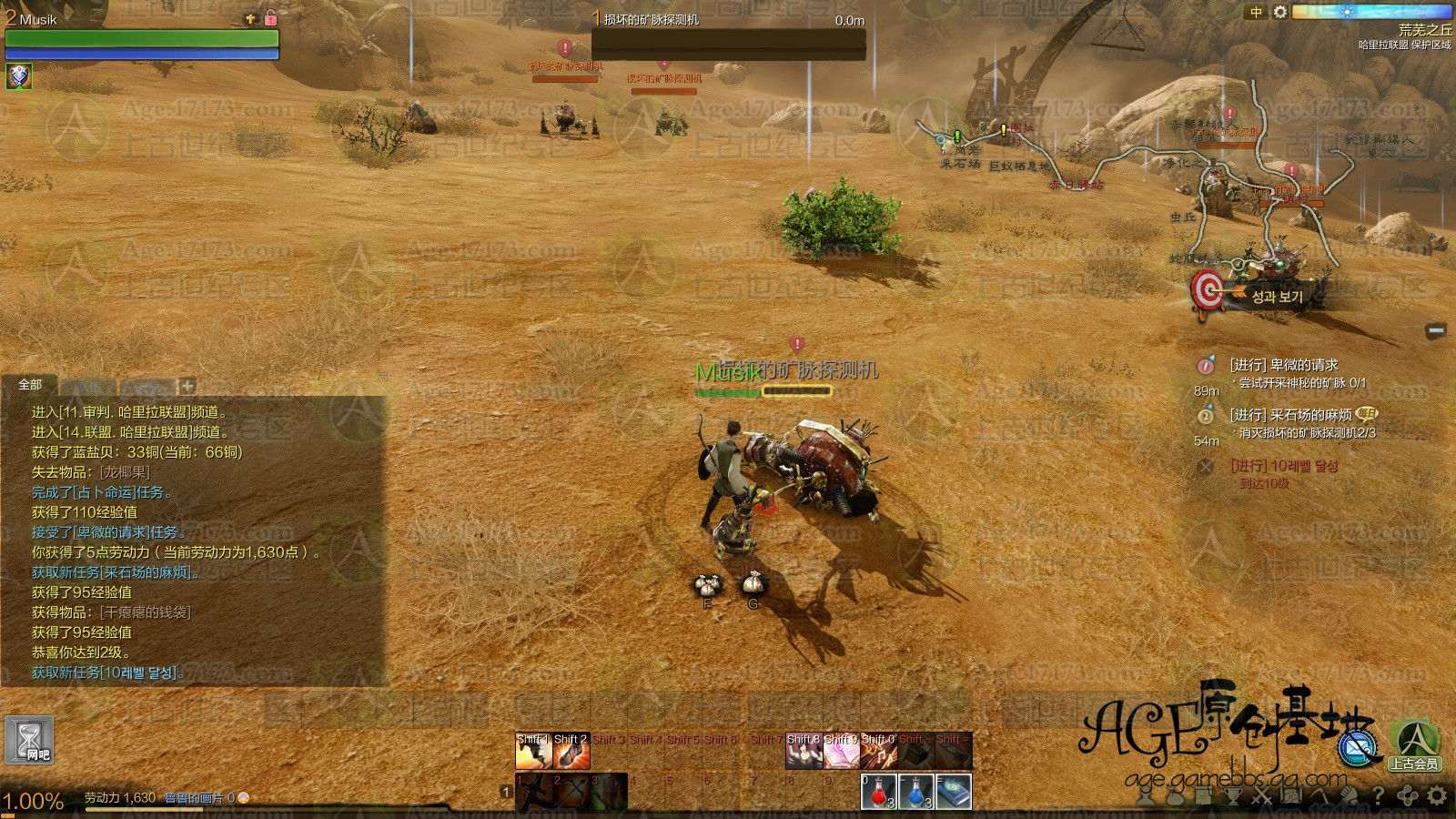Open the 上古会员 membership button

1413,745
